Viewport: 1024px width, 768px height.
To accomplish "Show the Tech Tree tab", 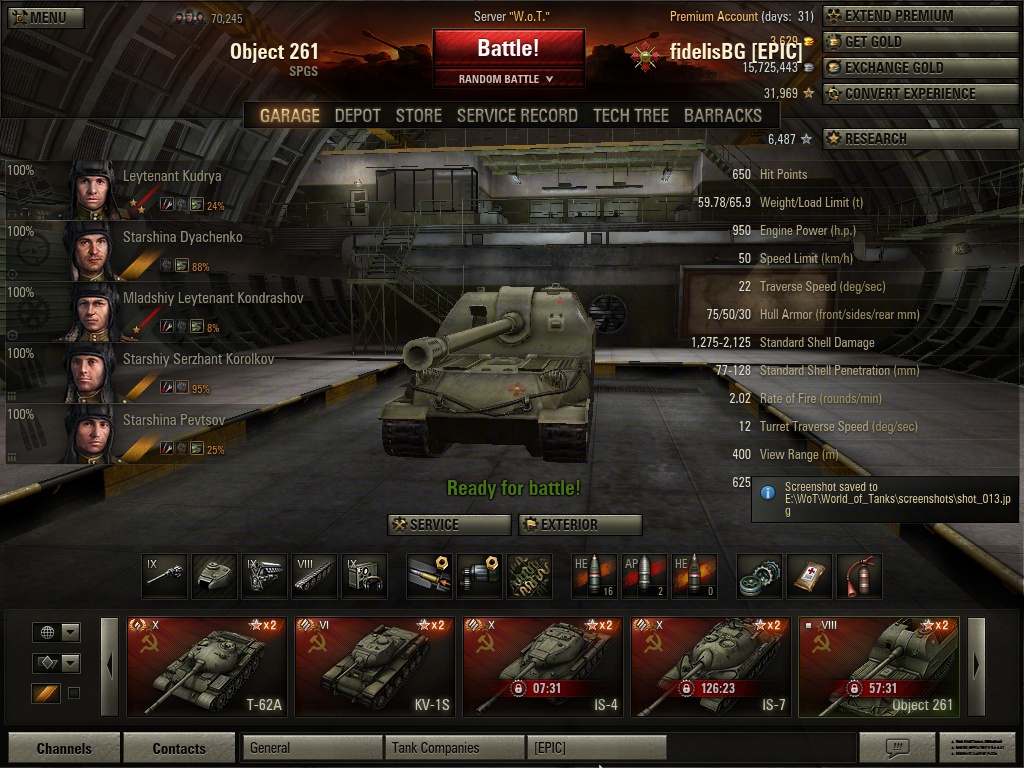I will pyautogui.click(x=630, y=115).
